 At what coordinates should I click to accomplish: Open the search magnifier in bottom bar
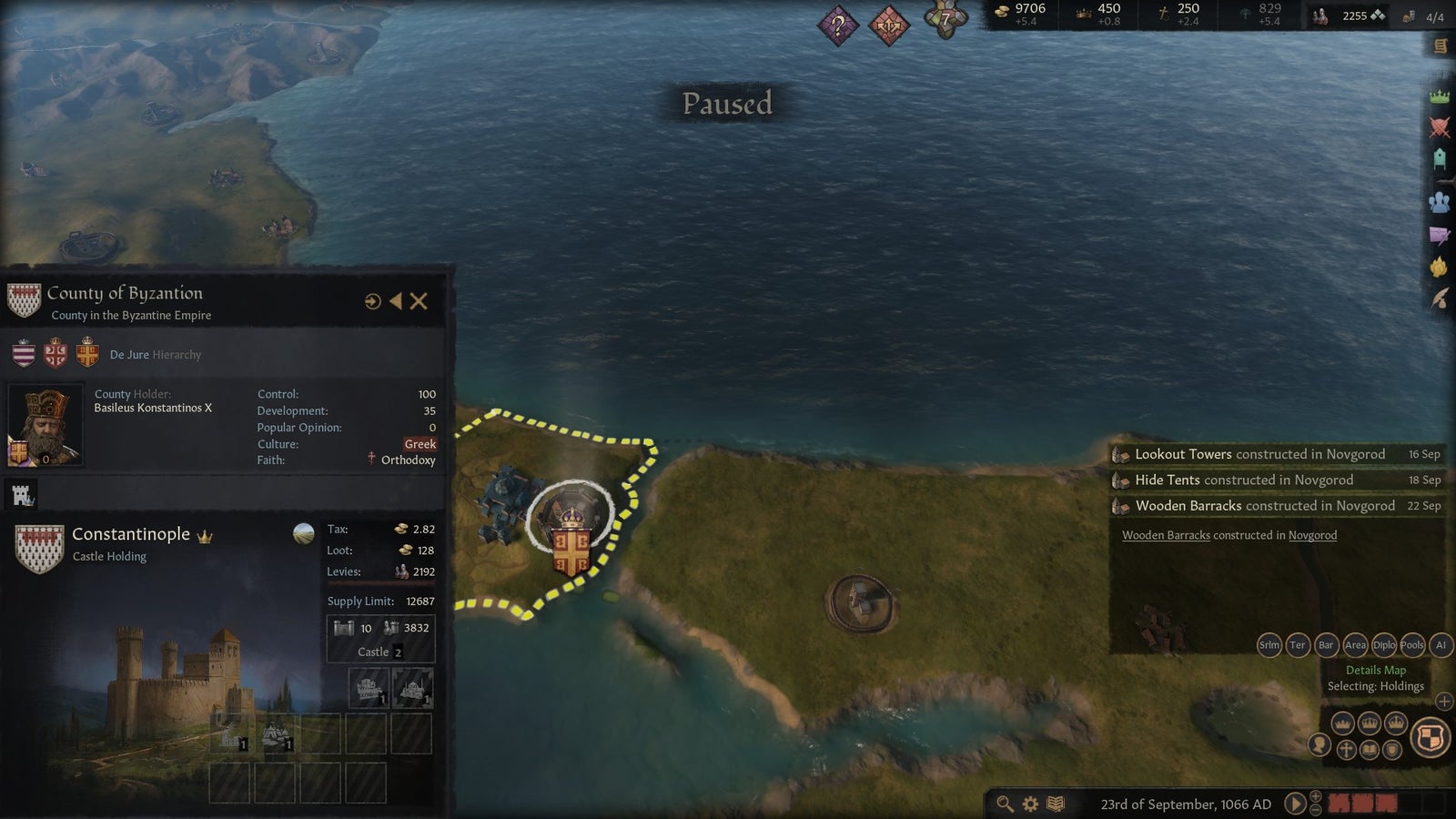coord(1005,804)
